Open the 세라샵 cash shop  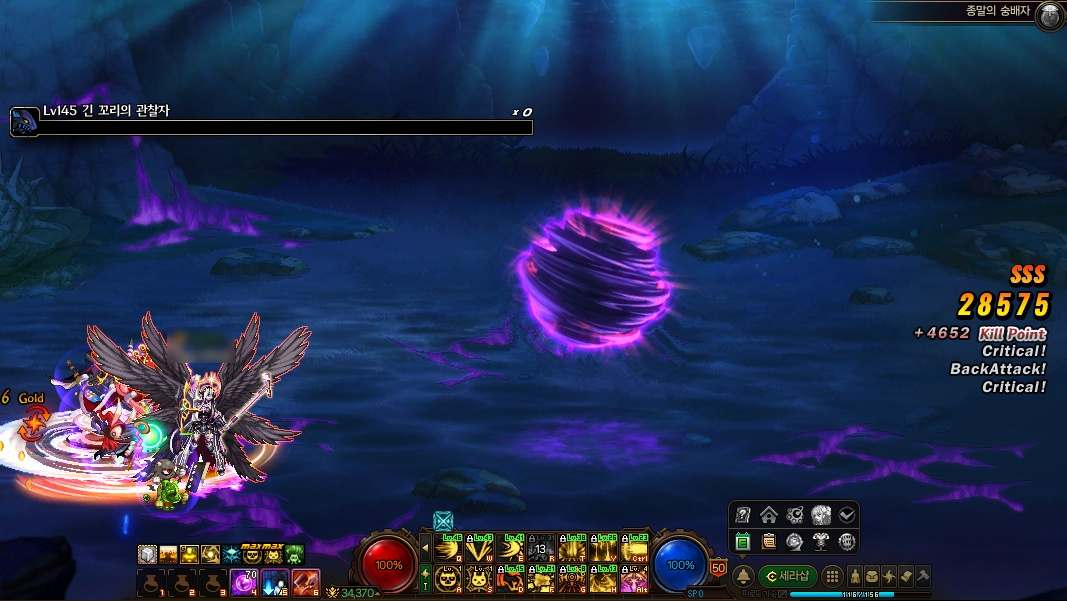coord(788,577)
